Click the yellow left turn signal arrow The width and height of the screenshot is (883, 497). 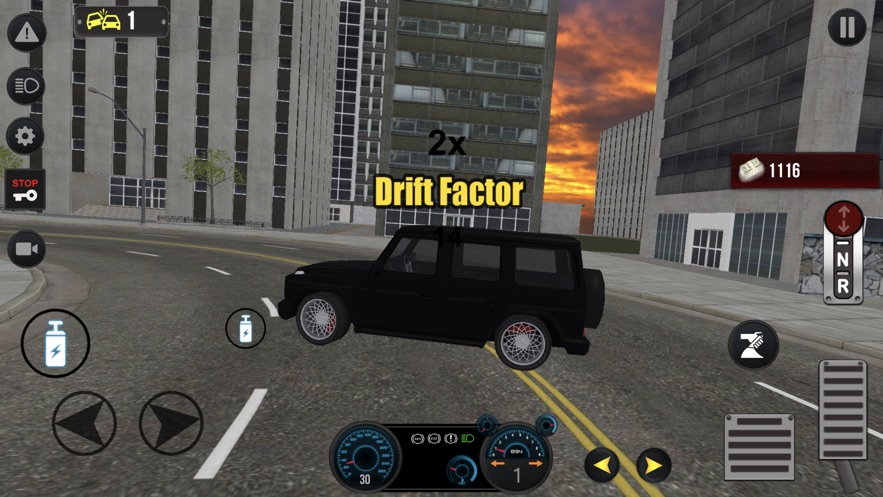pos(601,464)
